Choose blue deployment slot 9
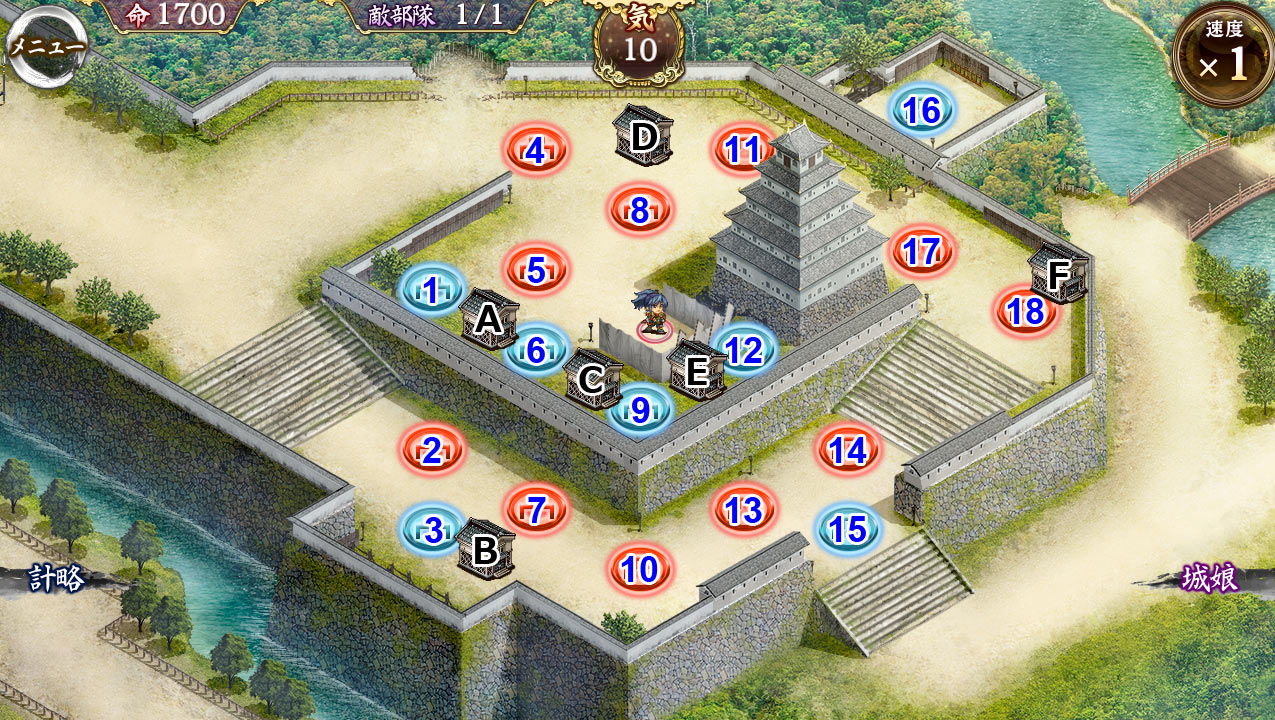 (x=640, y=409)
